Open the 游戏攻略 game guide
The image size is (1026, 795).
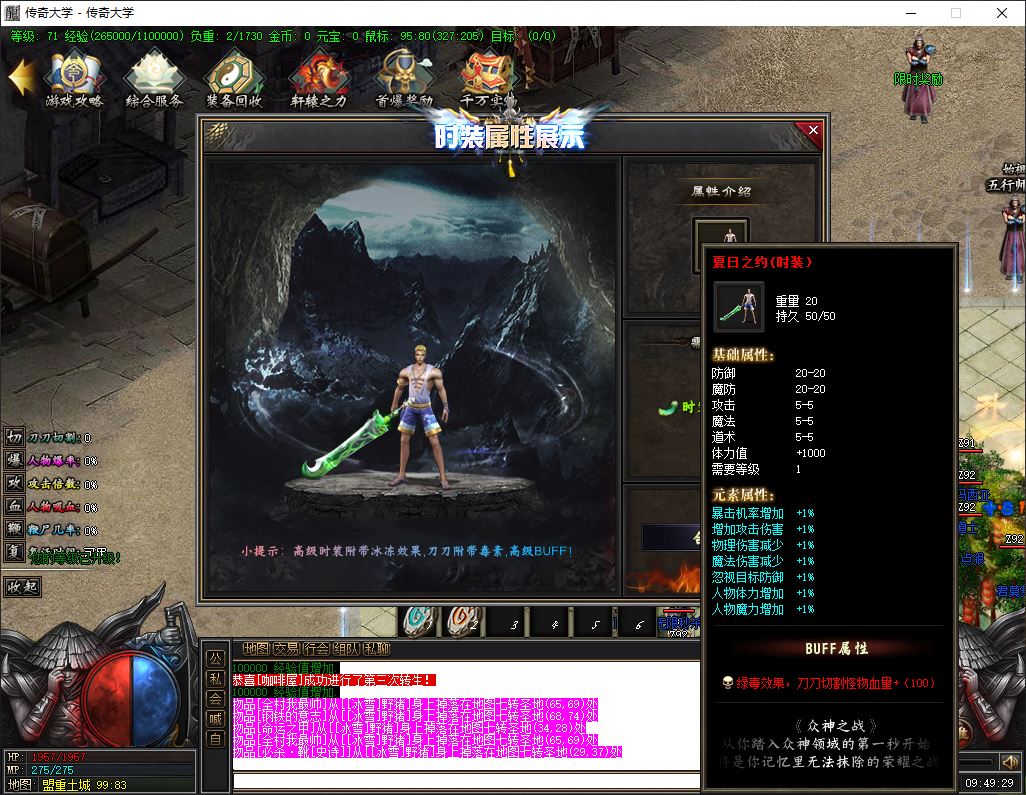(x=74, y=77)
